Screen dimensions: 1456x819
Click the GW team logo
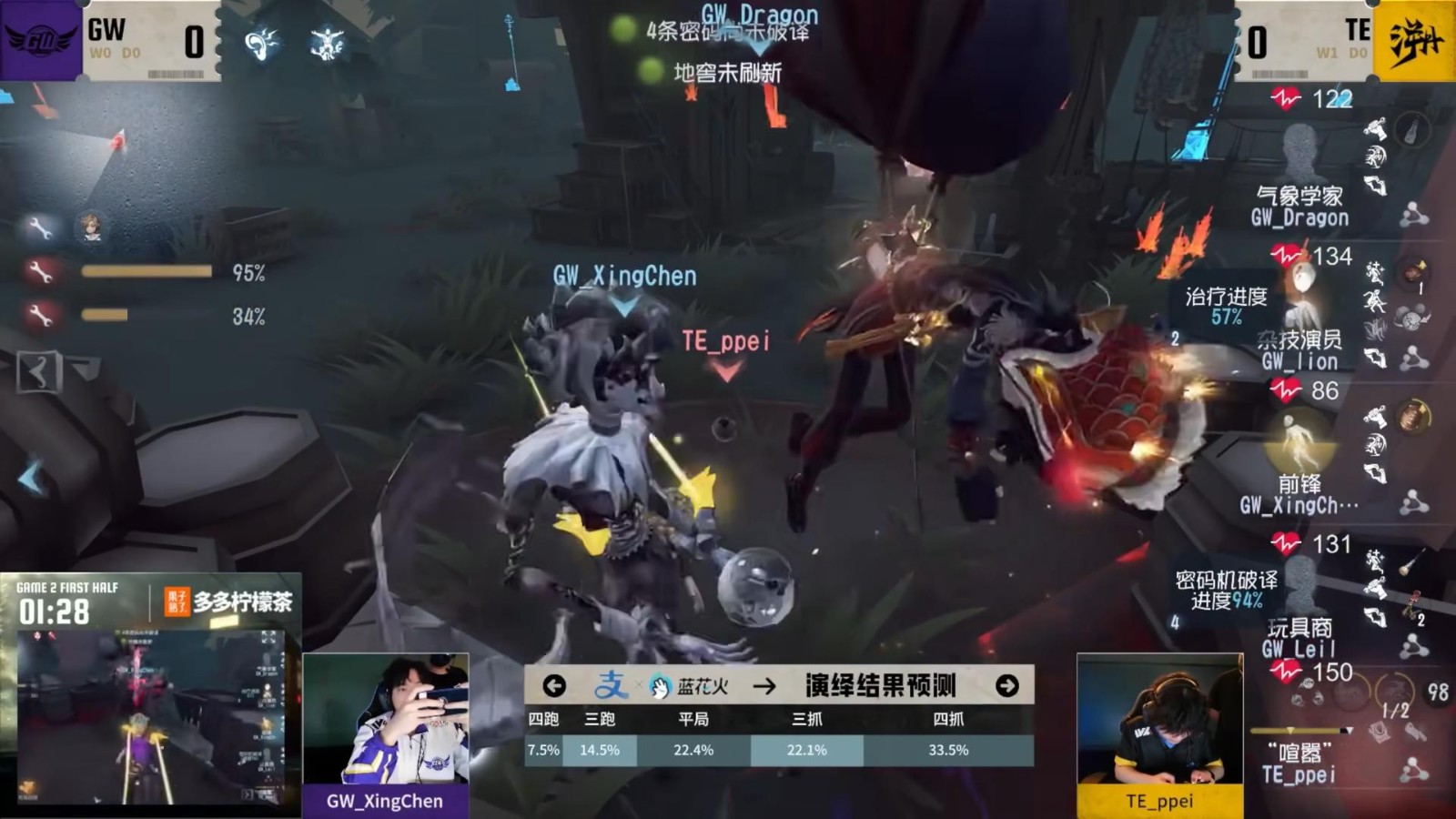(x=41, y=40)
